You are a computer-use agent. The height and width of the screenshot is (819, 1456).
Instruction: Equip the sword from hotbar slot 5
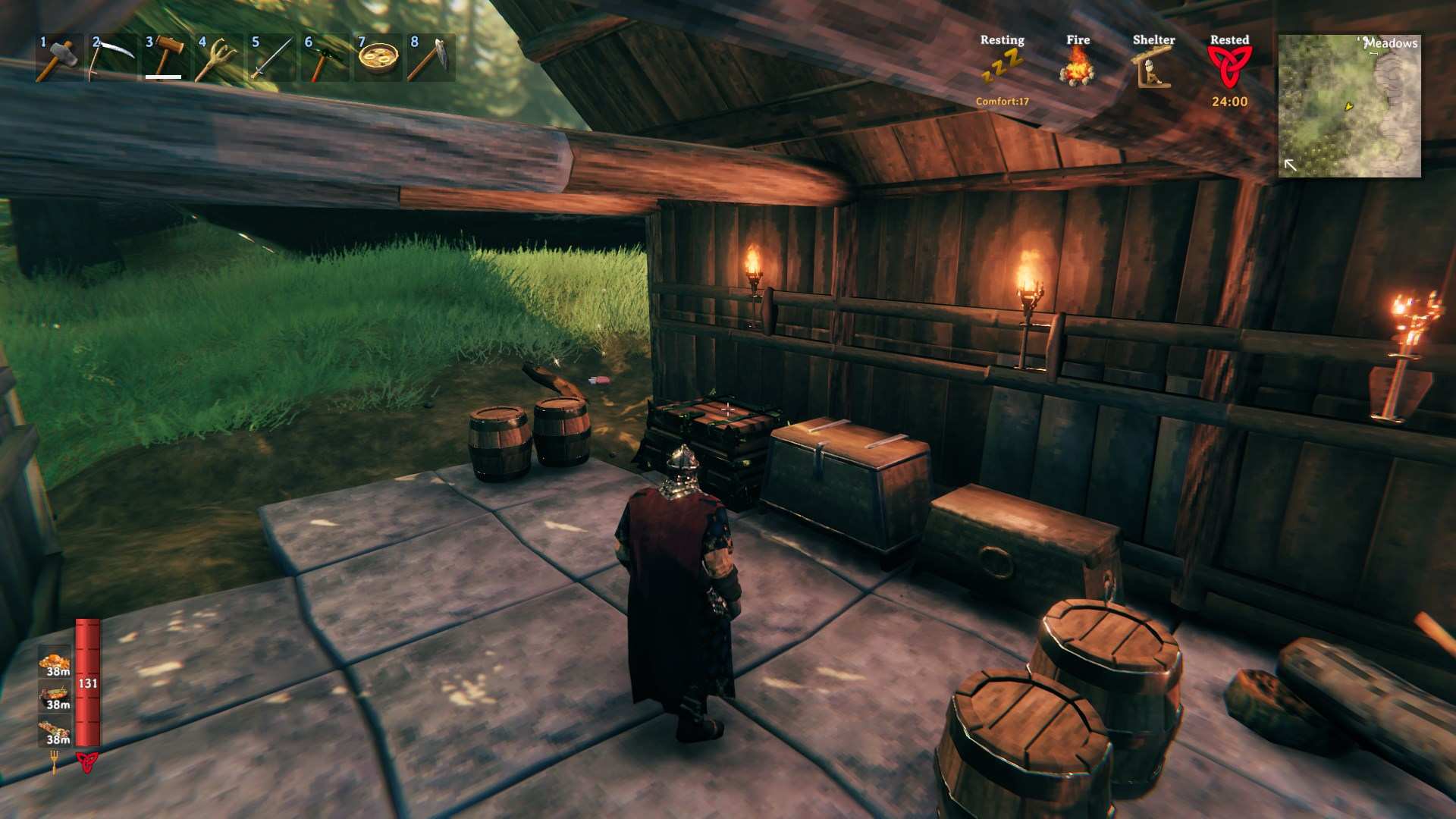click(271, 58)
